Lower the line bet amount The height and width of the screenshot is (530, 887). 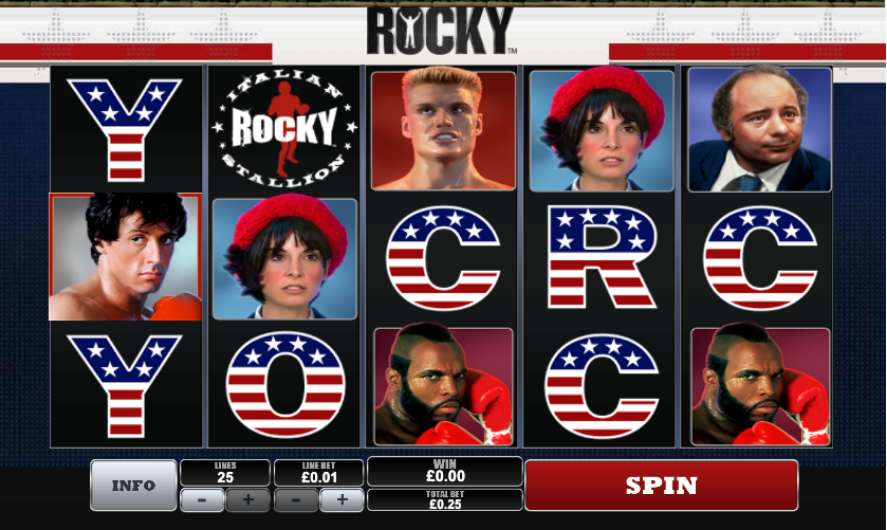click(296, 499)
